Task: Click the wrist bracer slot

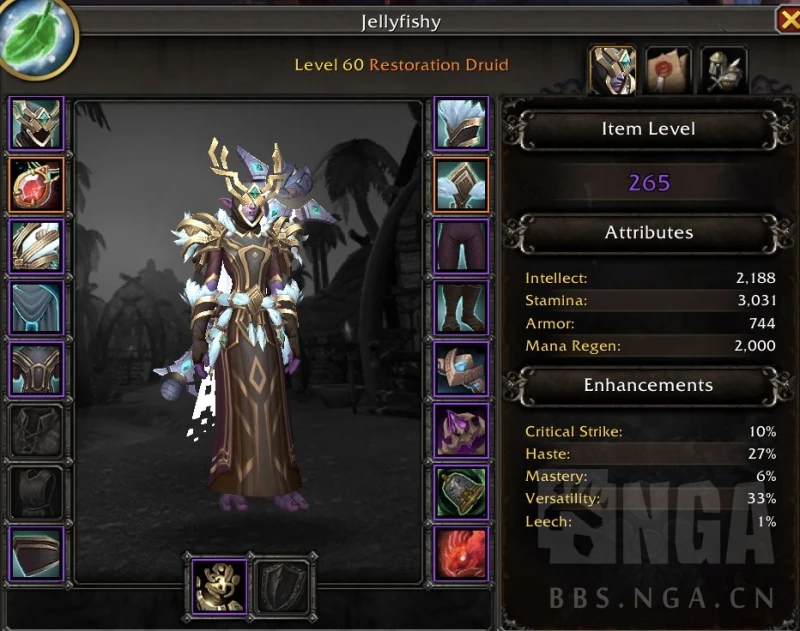Action: pyautogui.click(x=37, y=553)
